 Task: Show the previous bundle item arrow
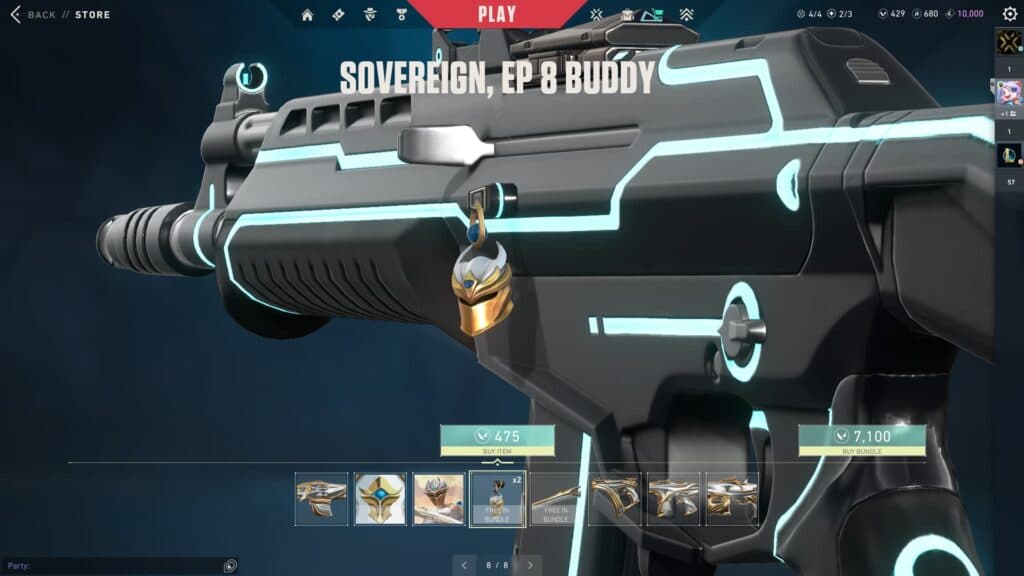point(465,566)
